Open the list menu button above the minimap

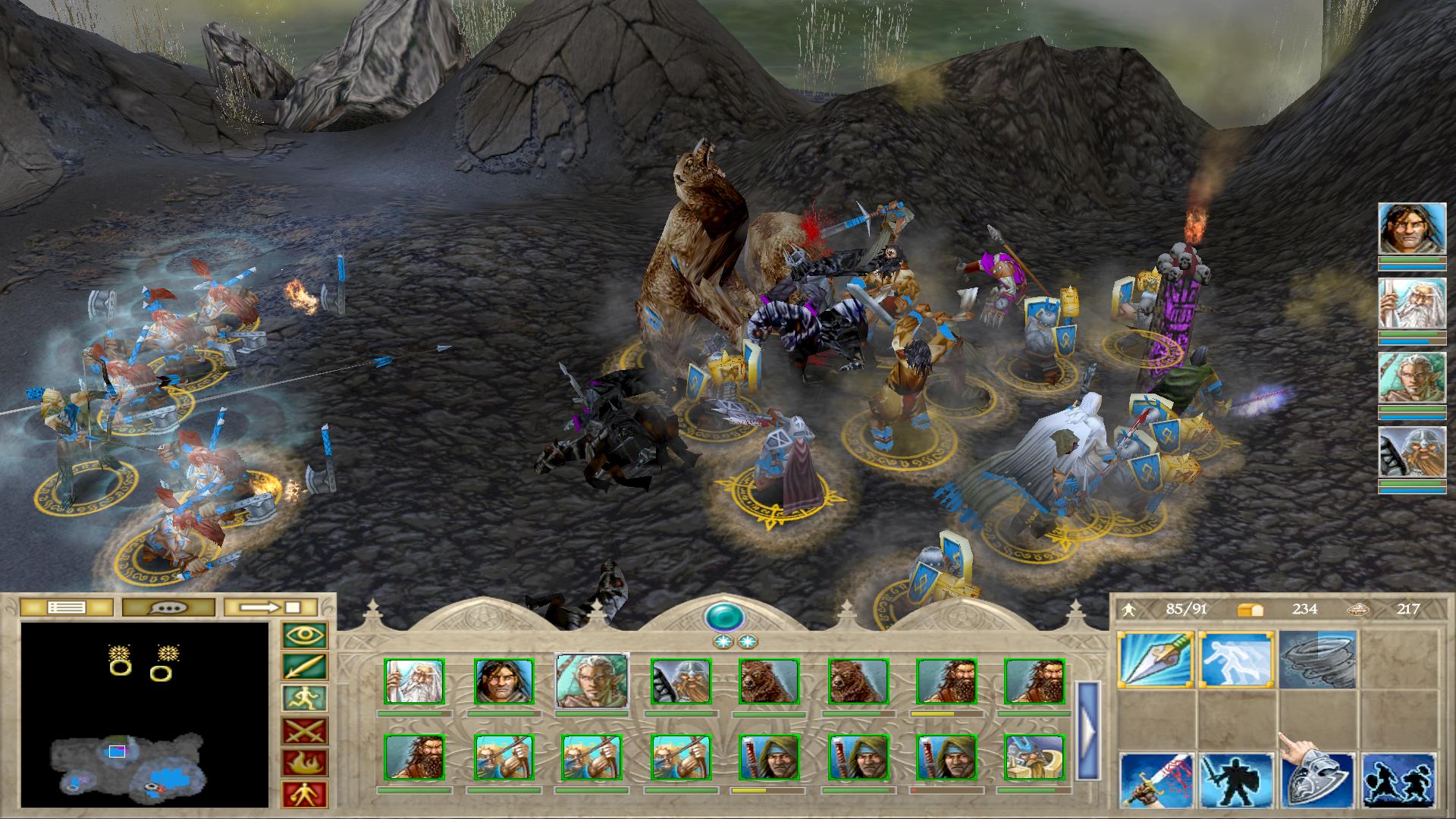(x=66, y=607)
